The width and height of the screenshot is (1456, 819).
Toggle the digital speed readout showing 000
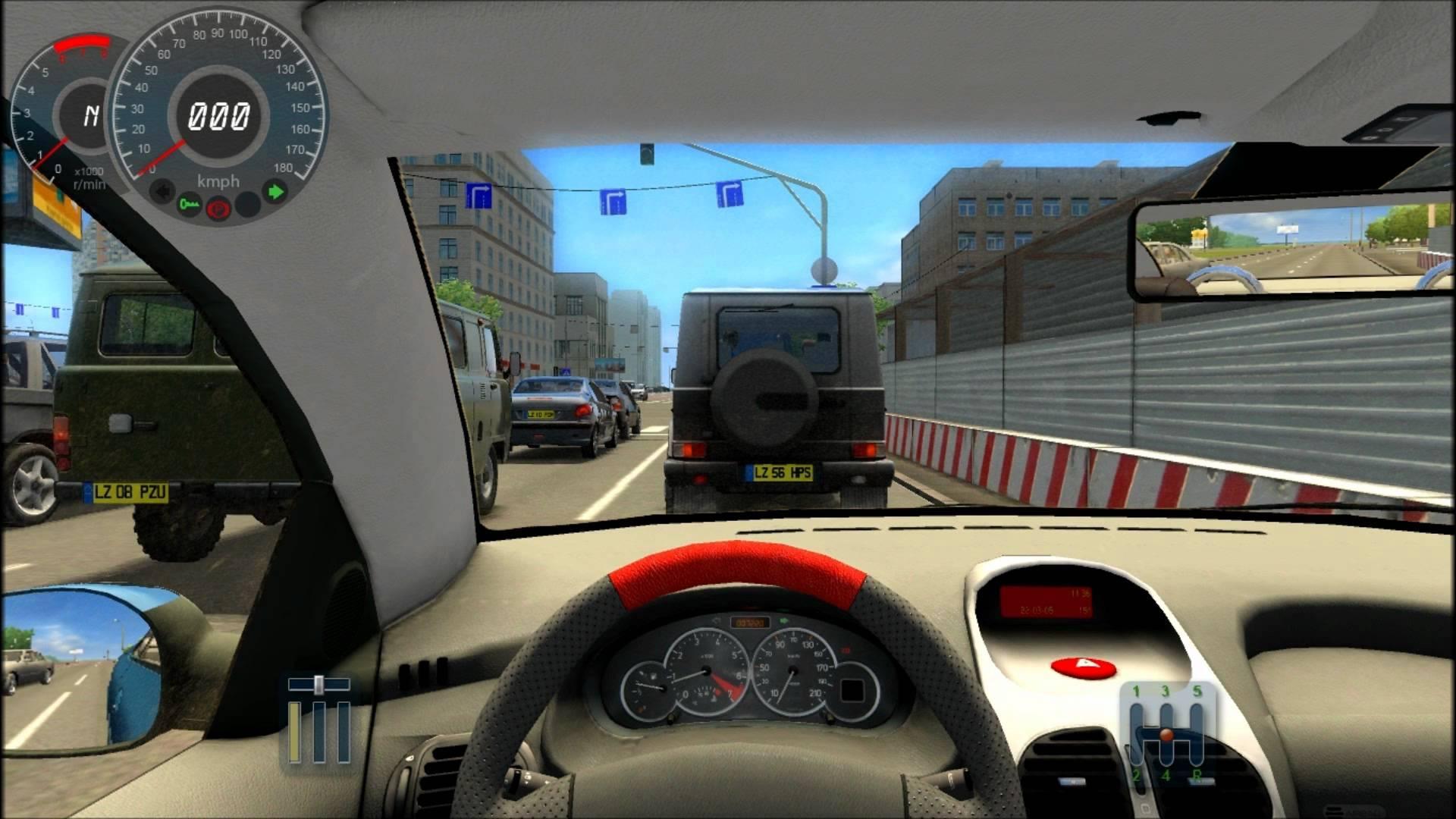point(218,115)
